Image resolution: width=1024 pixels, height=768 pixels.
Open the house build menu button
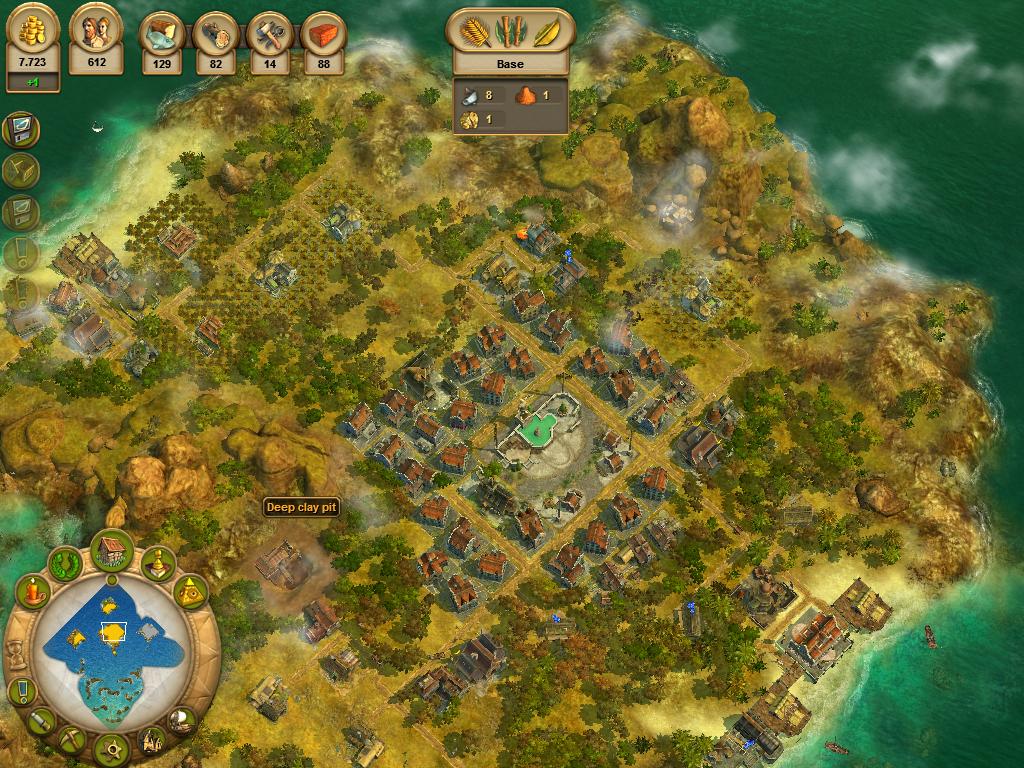tap(113, 548)
